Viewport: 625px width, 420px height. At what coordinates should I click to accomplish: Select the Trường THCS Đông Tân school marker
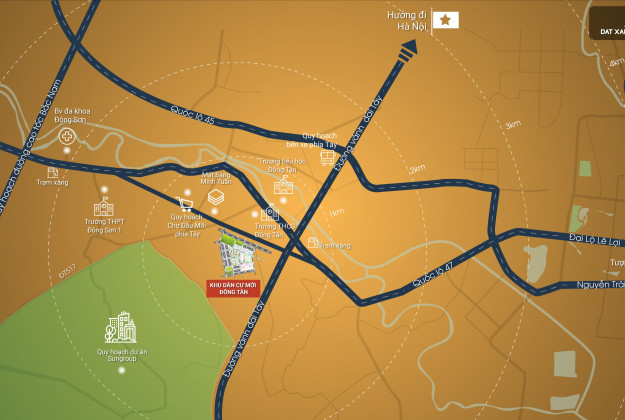pos(271,214)
